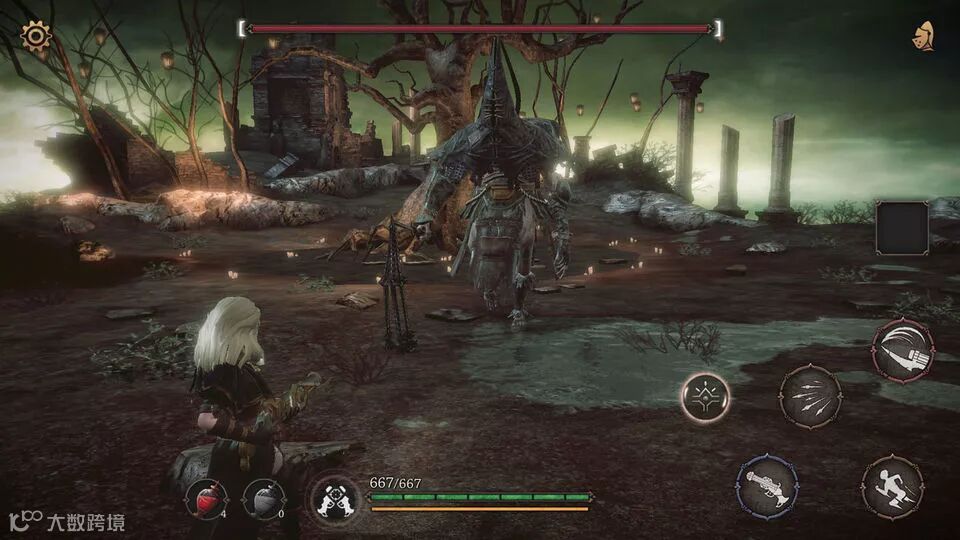Open the helmet character menu icon
The height and width of the screenshot is (540, 960).
point(923,36)
